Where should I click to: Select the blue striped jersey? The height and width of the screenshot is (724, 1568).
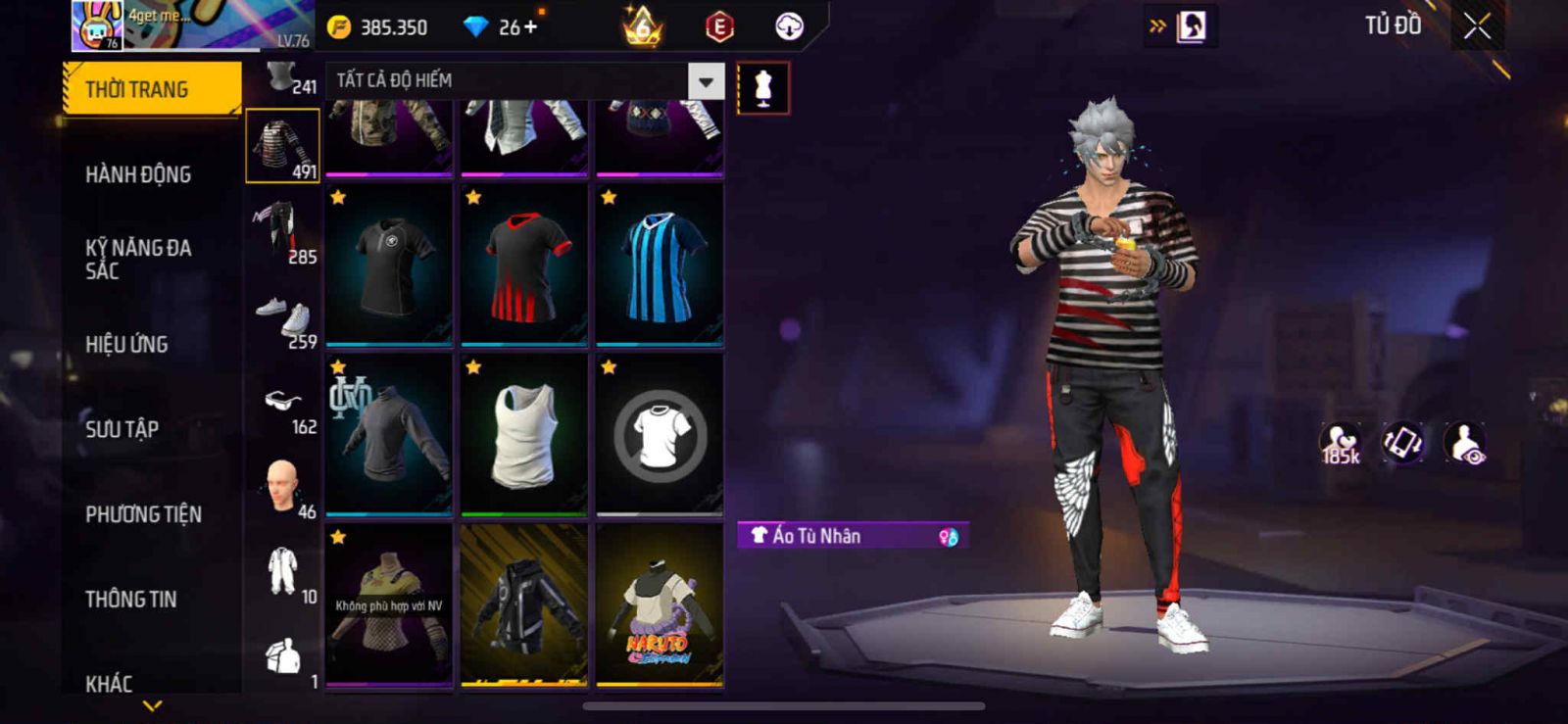(x=660, y=265)
